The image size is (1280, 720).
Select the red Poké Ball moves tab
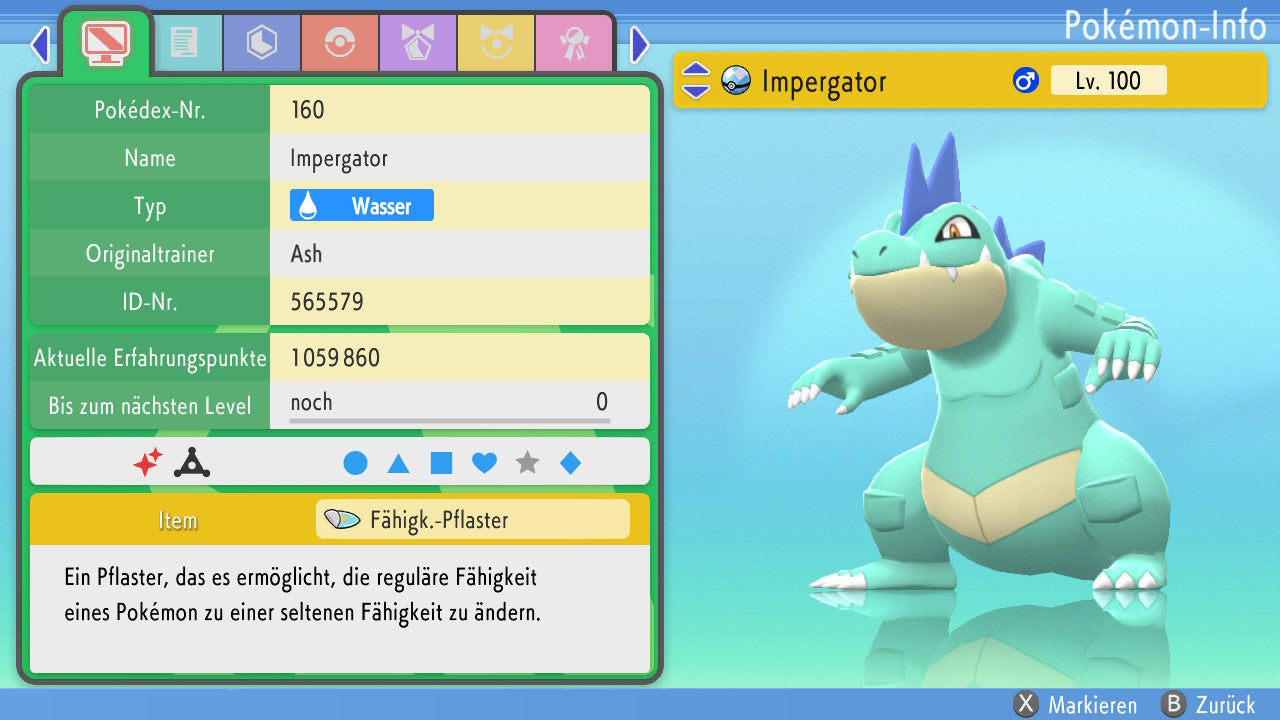coord(339,43)
